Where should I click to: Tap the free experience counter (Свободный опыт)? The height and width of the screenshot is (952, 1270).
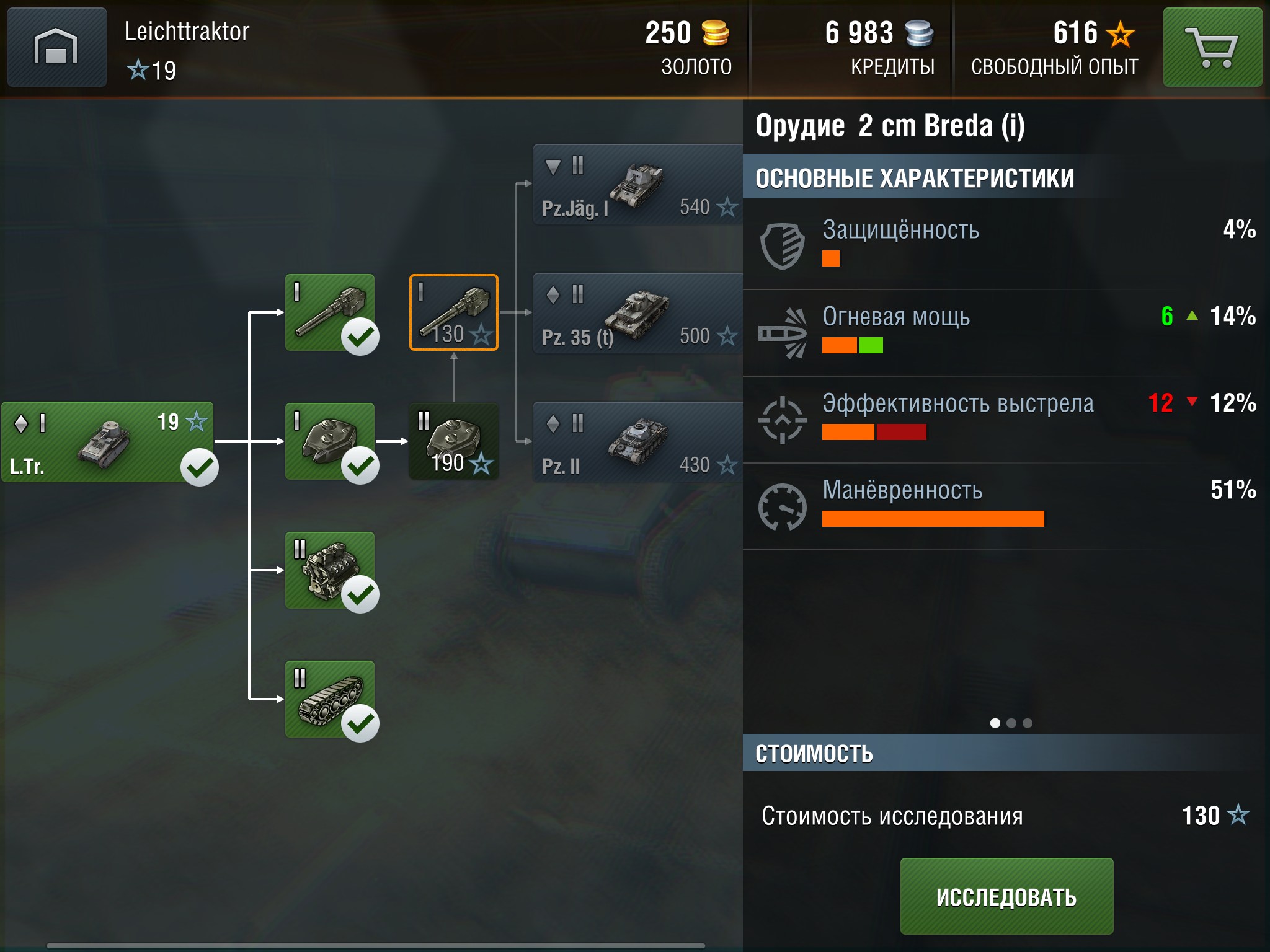point(1054,47)
